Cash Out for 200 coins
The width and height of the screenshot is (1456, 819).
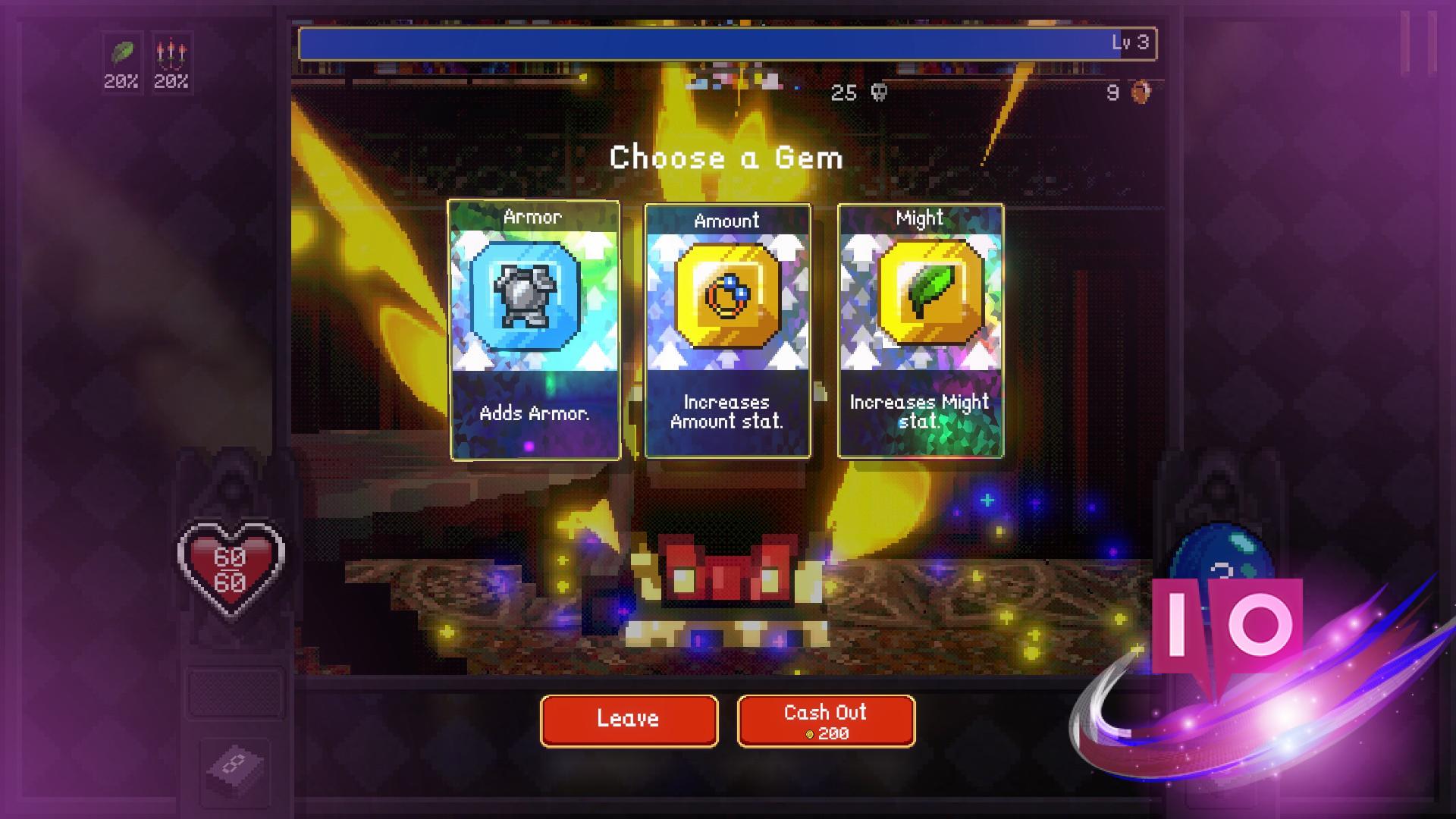click(826, 720)
